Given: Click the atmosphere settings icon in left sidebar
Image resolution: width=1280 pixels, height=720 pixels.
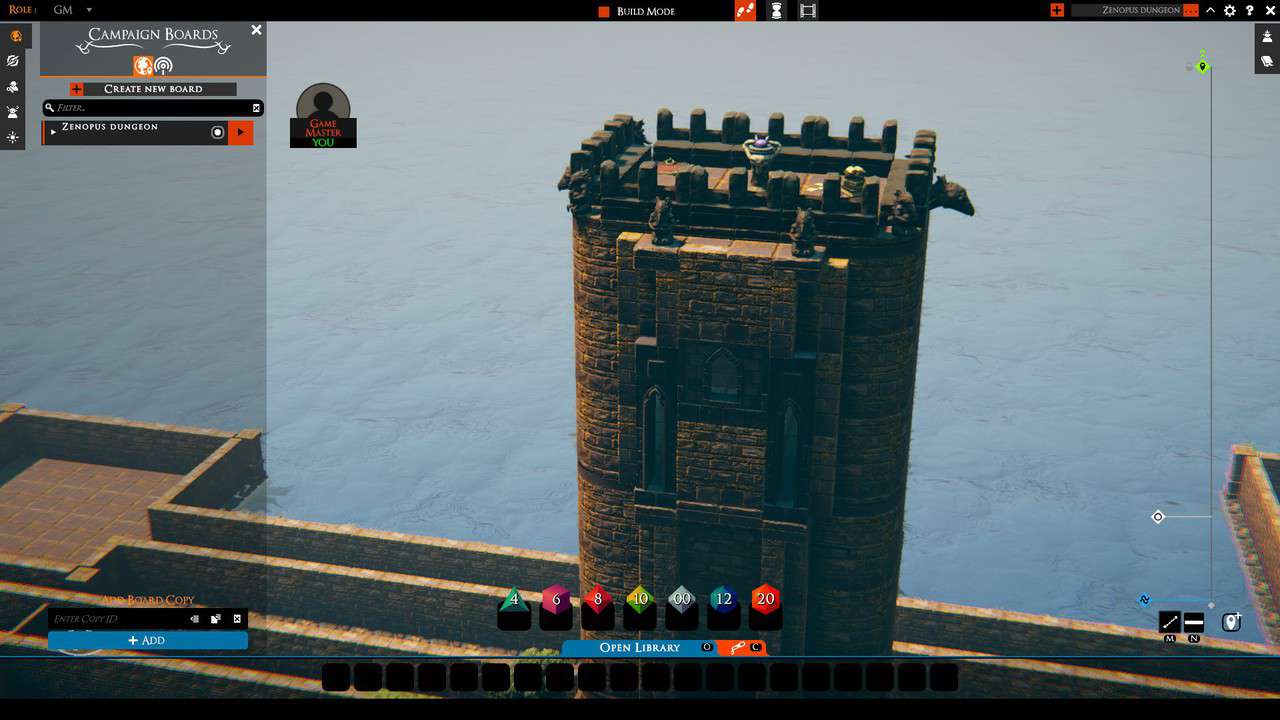Looking at the screenshot, I should click(x=13, y=137).
